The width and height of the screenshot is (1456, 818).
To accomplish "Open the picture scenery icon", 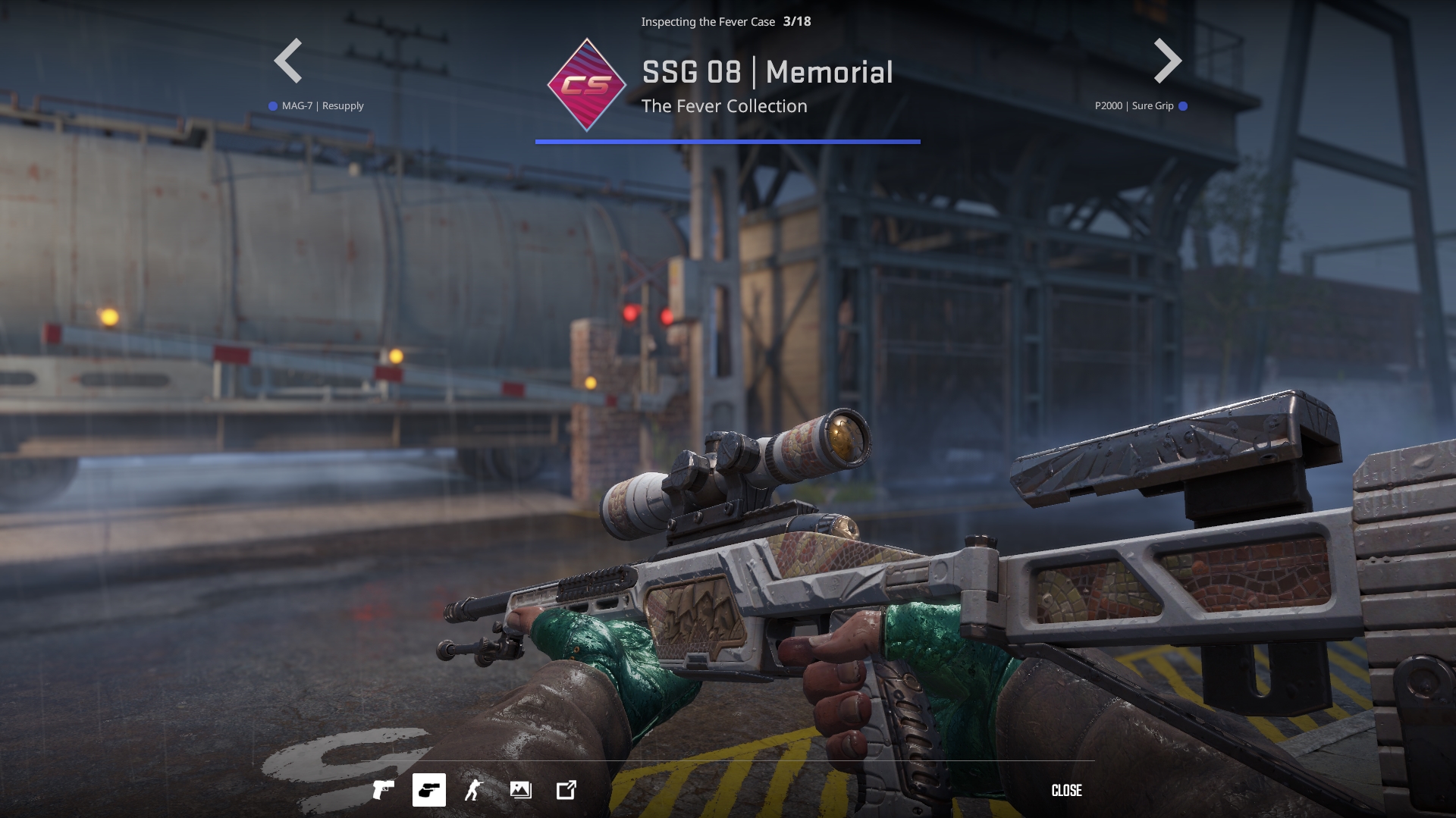I will pyautogui.click(x=520, y=790).
